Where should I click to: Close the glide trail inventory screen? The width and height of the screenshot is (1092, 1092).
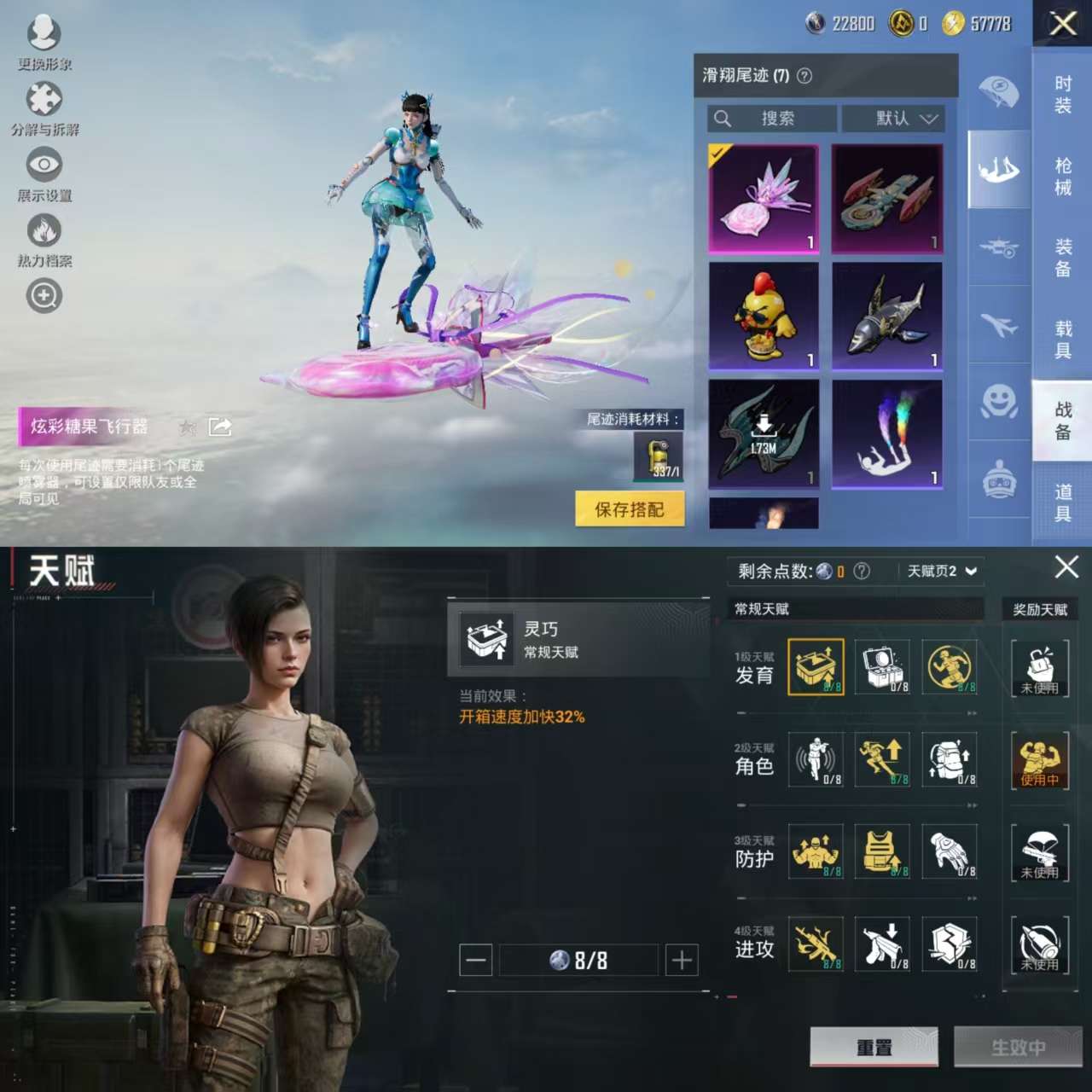pyautogui.click(x=1063, y=23)
